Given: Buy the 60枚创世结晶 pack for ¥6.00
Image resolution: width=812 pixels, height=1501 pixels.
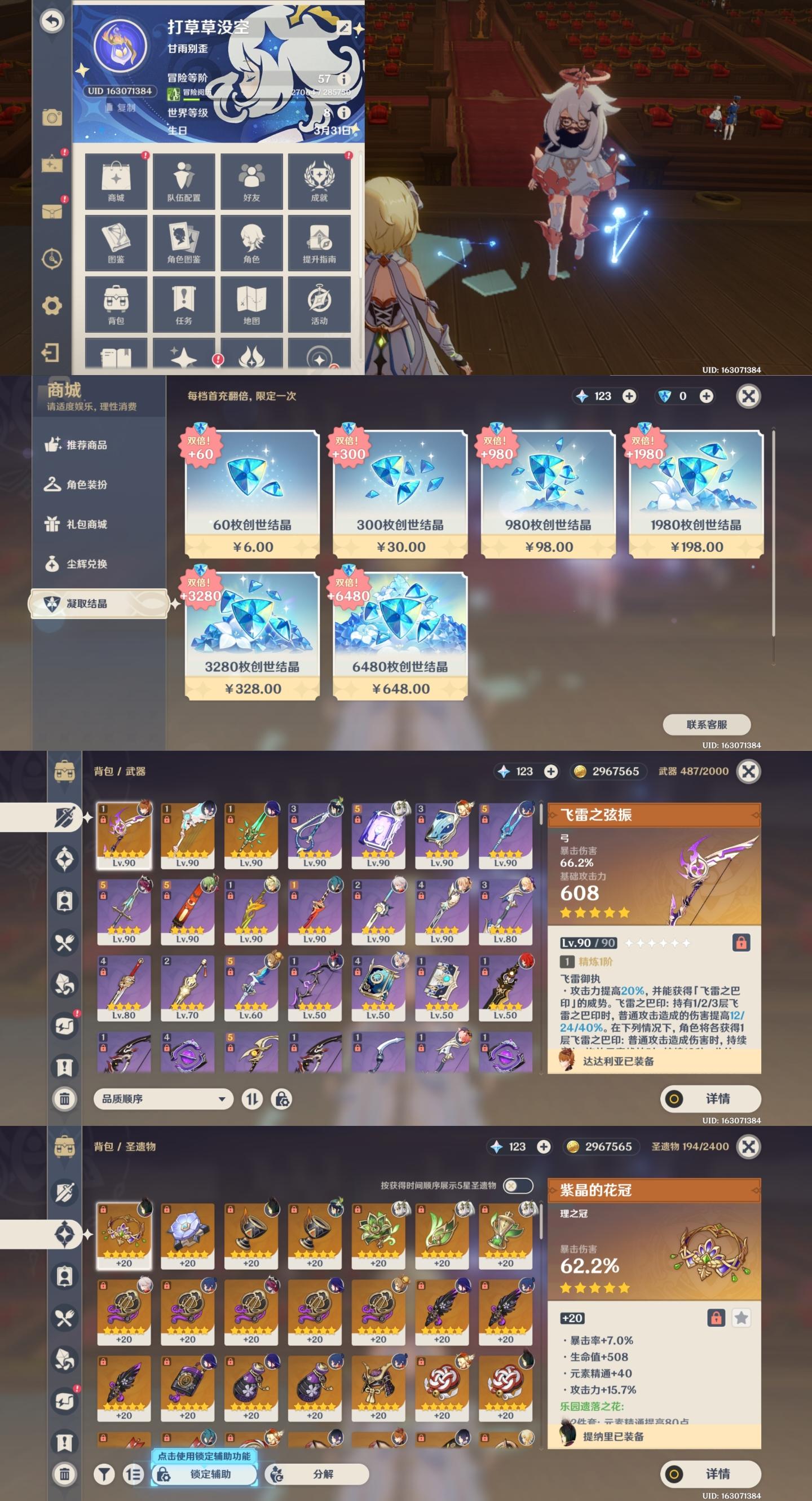Looking at the screenshot, I should coord(252,494).
